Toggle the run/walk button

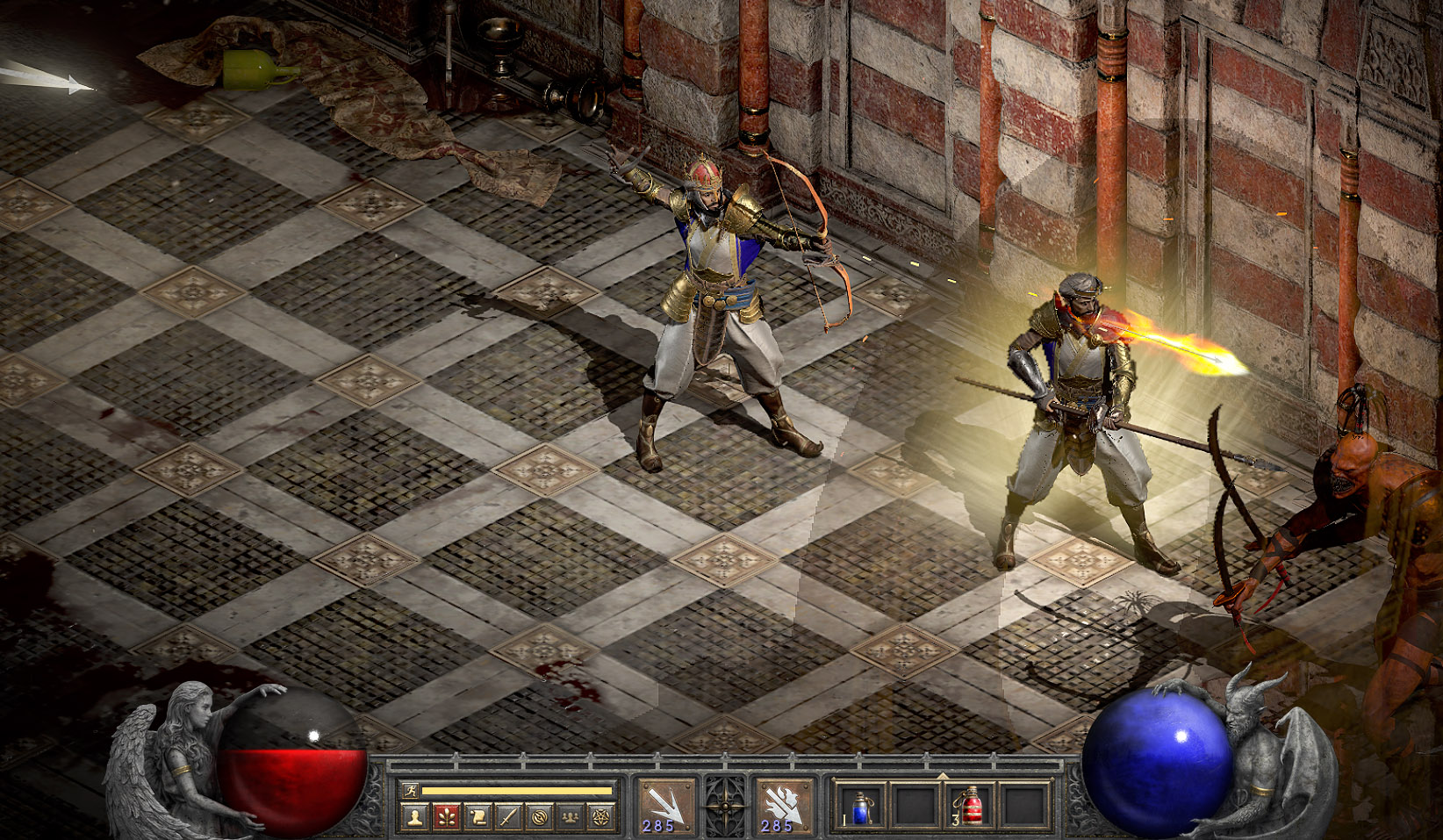411,791
